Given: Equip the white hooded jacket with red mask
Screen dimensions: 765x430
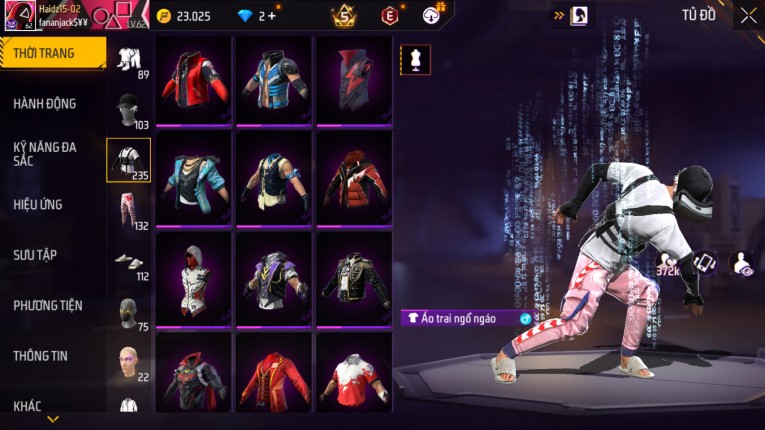Looking at the screenshot, I should click(193, 276).
